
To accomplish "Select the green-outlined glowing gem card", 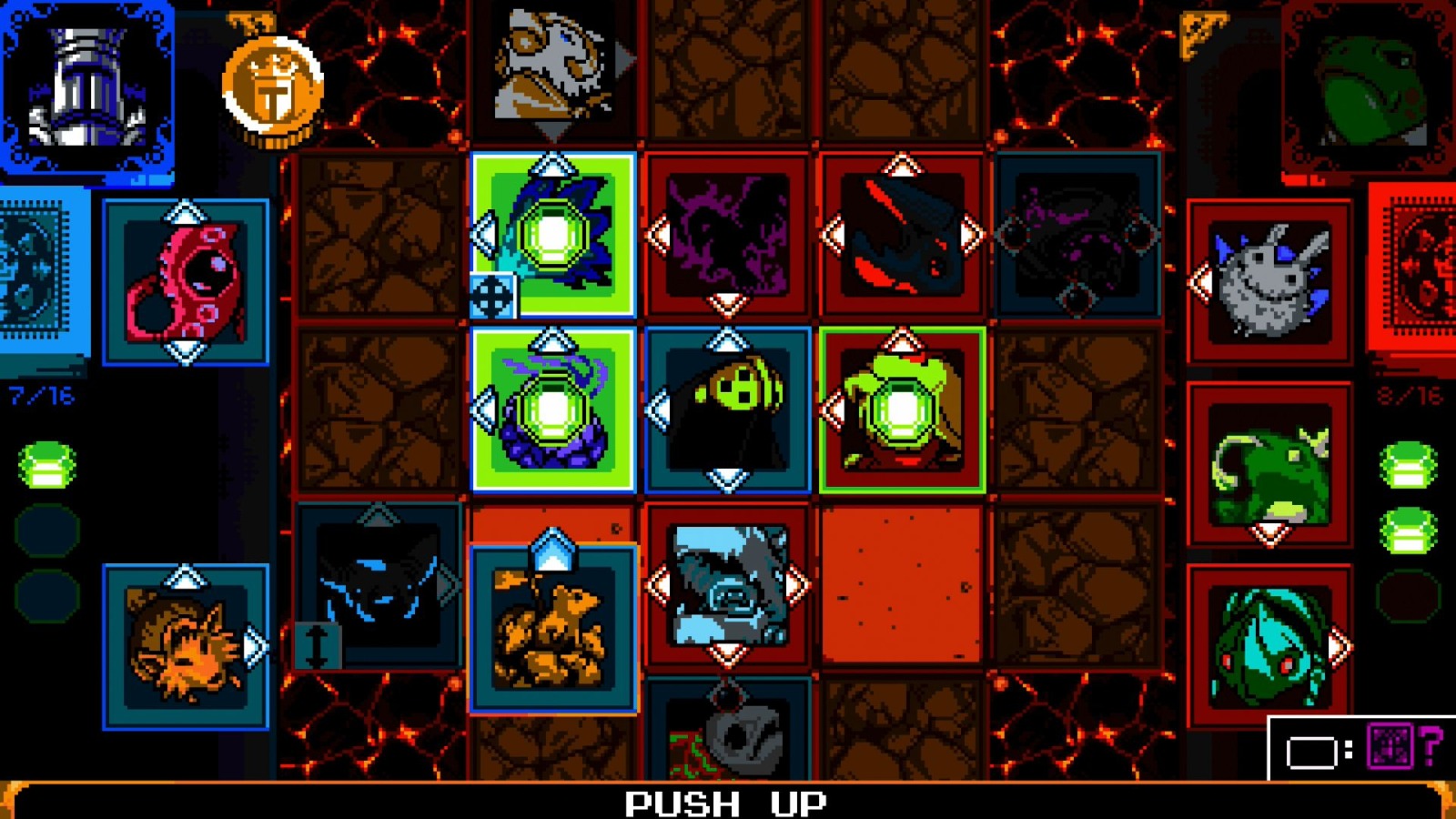I will pyautogui.click(x=901, y=409).
